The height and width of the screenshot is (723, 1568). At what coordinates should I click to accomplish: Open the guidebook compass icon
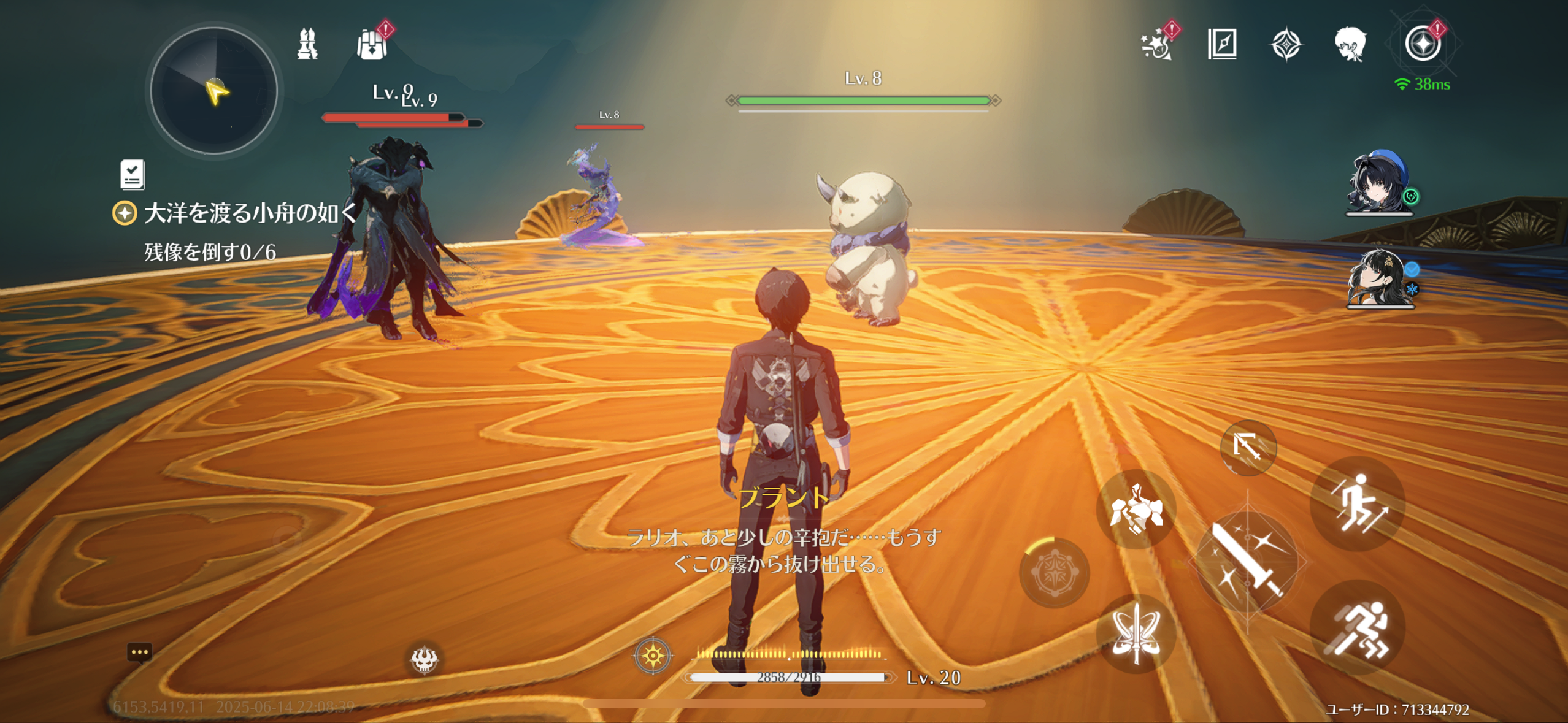point(1222,44)
